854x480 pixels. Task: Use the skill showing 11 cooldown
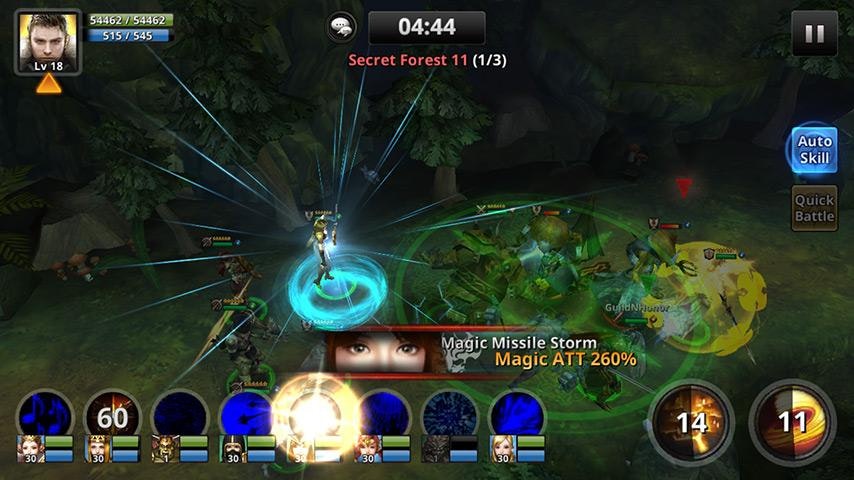click(792, 420)
